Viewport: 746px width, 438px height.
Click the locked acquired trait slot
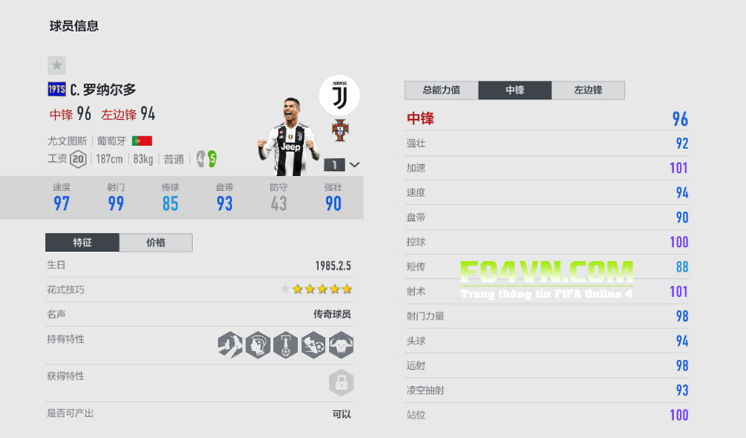click(342, 383)
